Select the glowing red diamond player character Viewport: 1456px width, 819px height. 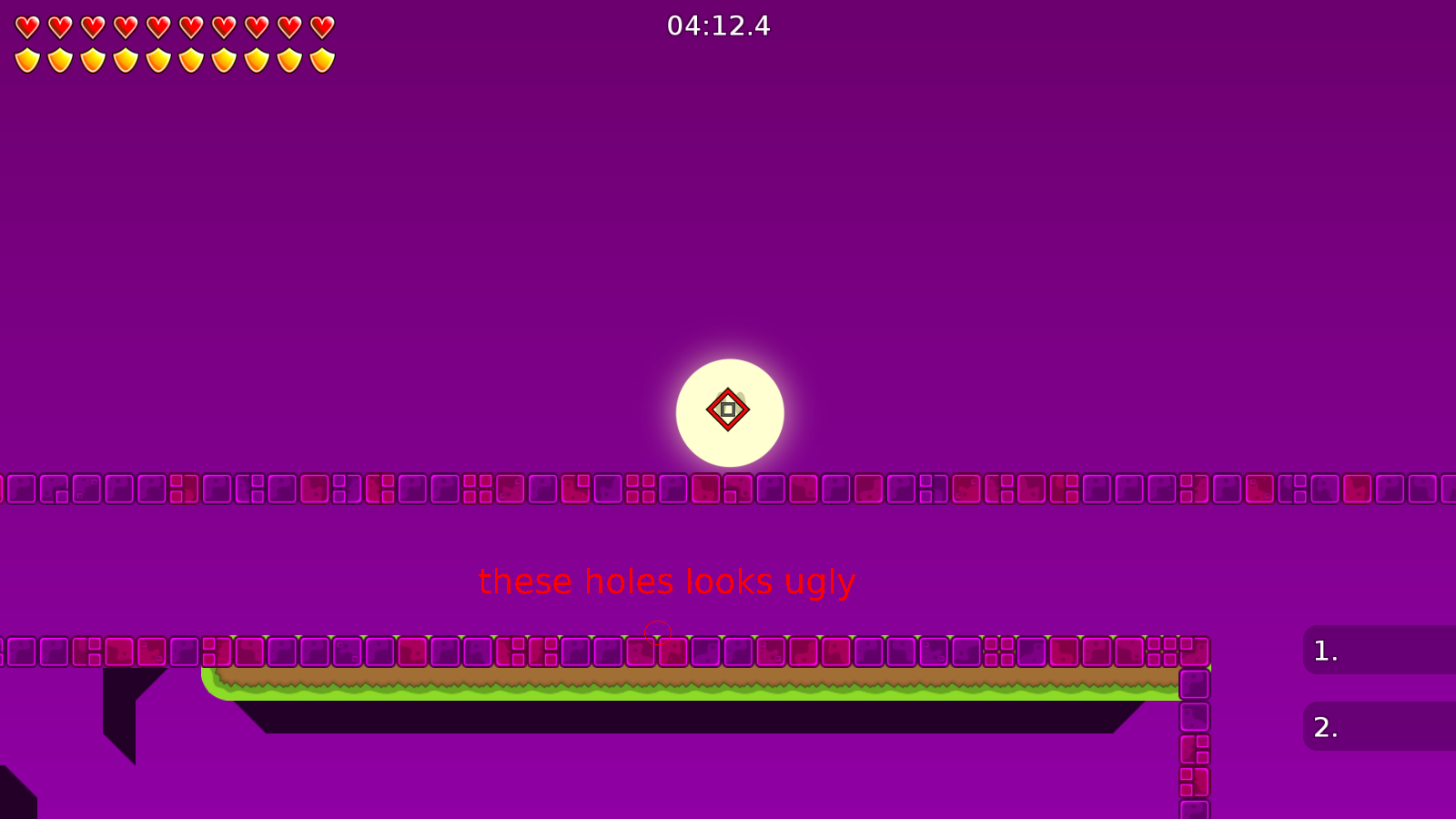pyautogui.click(x=729, y=409)
